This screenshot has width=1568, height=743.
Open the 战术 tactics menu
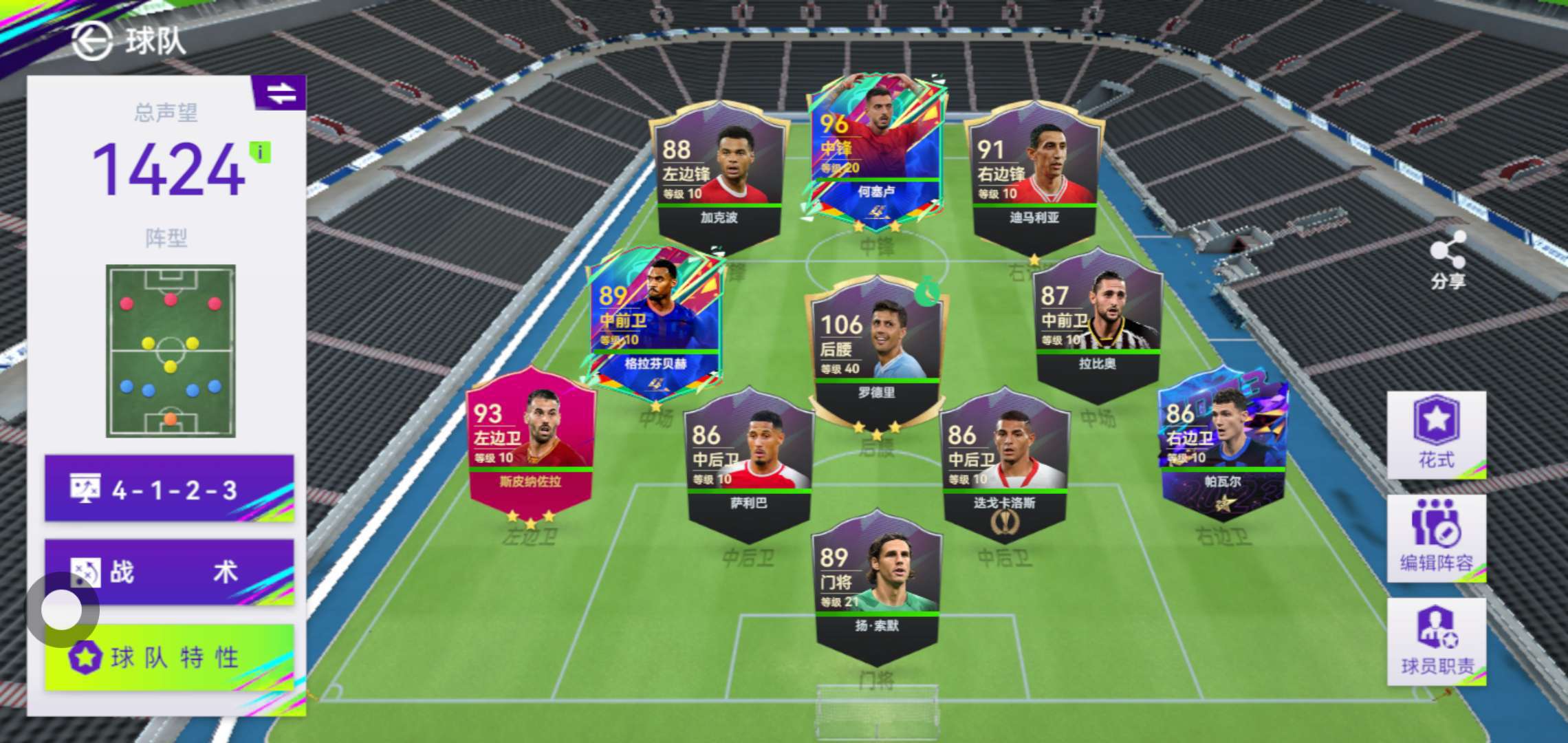(169, 572)
